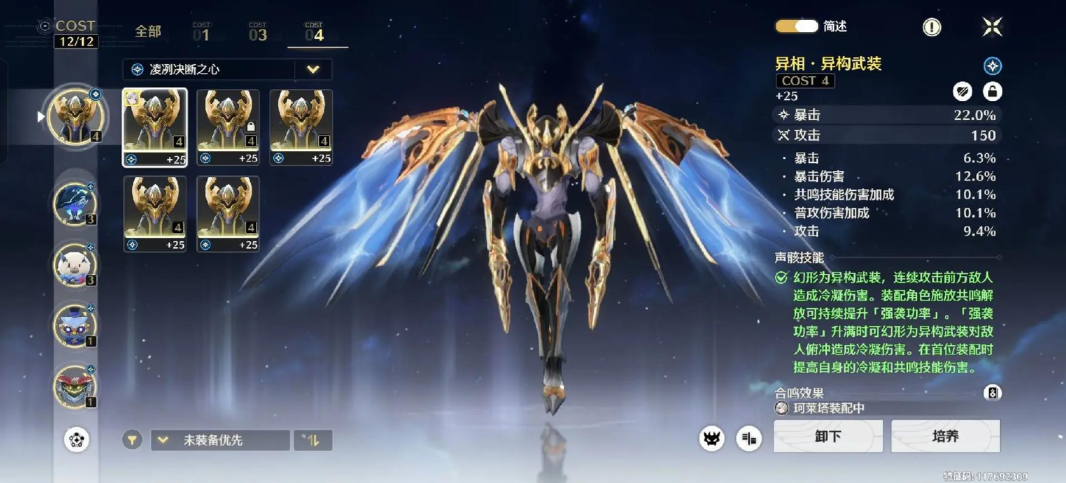The width and height of the screenshot is (1066, 483).
Task: Select the echo with the lock badge
Action: (228, 128)
